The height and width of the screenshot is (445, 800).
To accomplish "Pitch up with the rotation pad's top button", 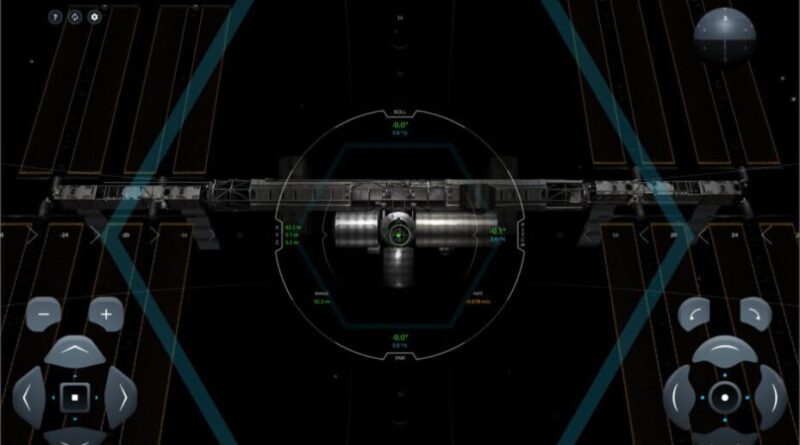I will [x=725, y=351].
